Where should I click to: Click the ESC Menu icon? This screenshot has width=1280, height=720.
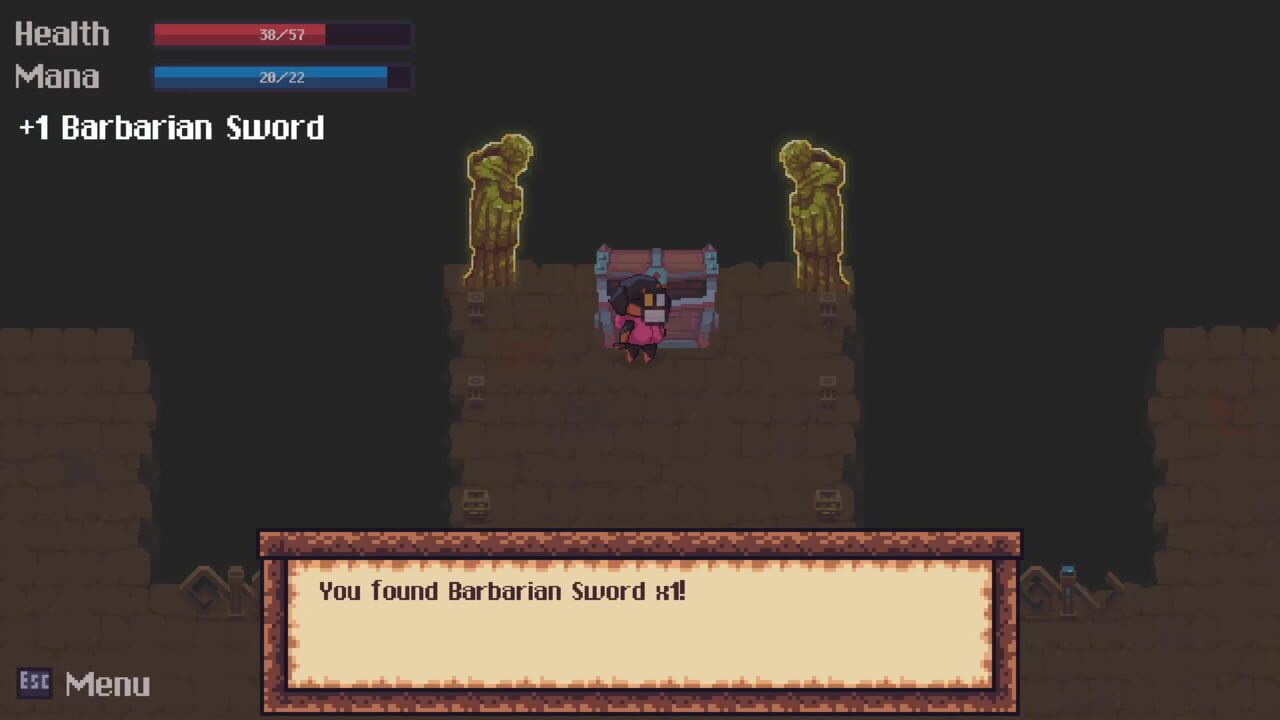coord(34,681)
